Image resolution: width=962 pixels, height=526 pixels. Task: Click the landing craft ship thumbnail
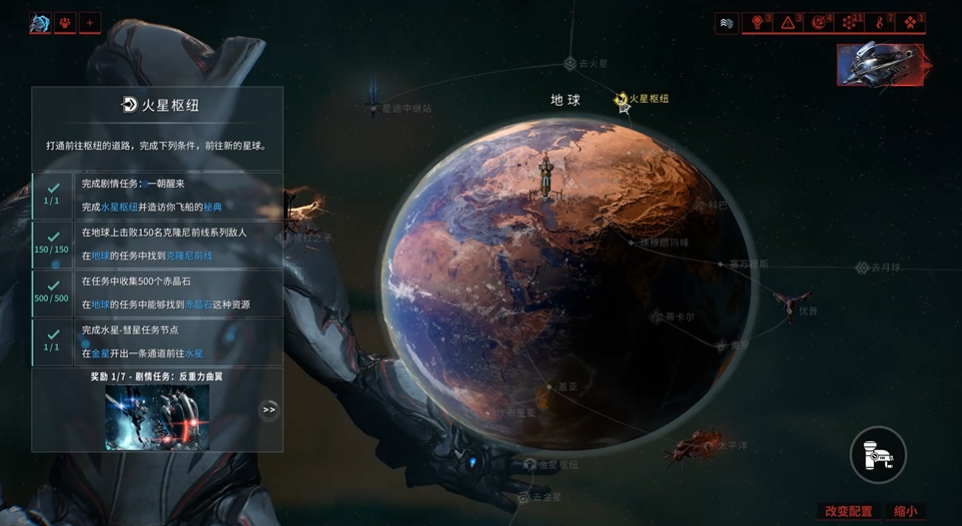pyautogui.click(x=883, y=65)
